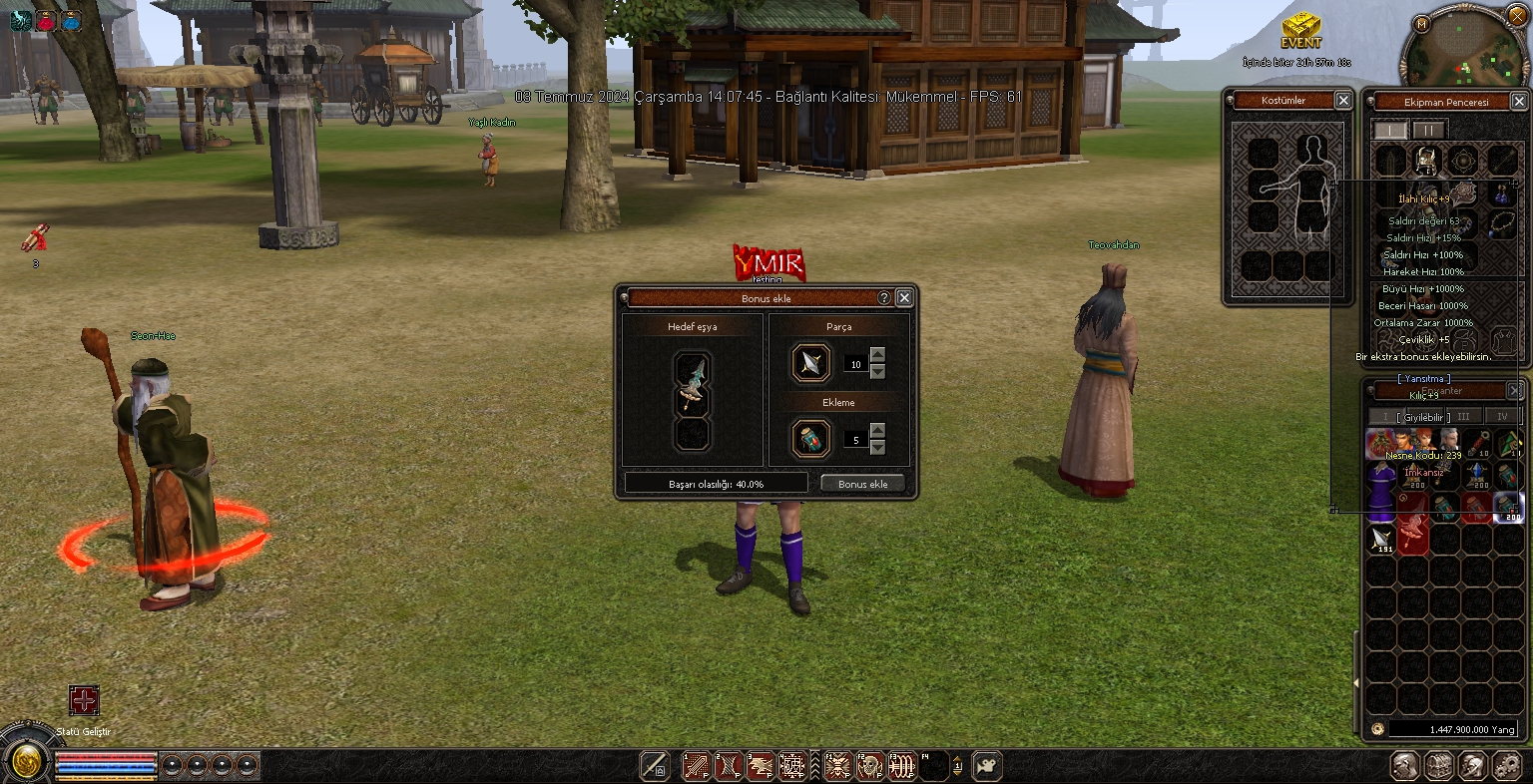Screen dimensions: 1533x784
Task: Select the helmet equipment slot
Action: pyautogui.click(x=1427, y=161)
